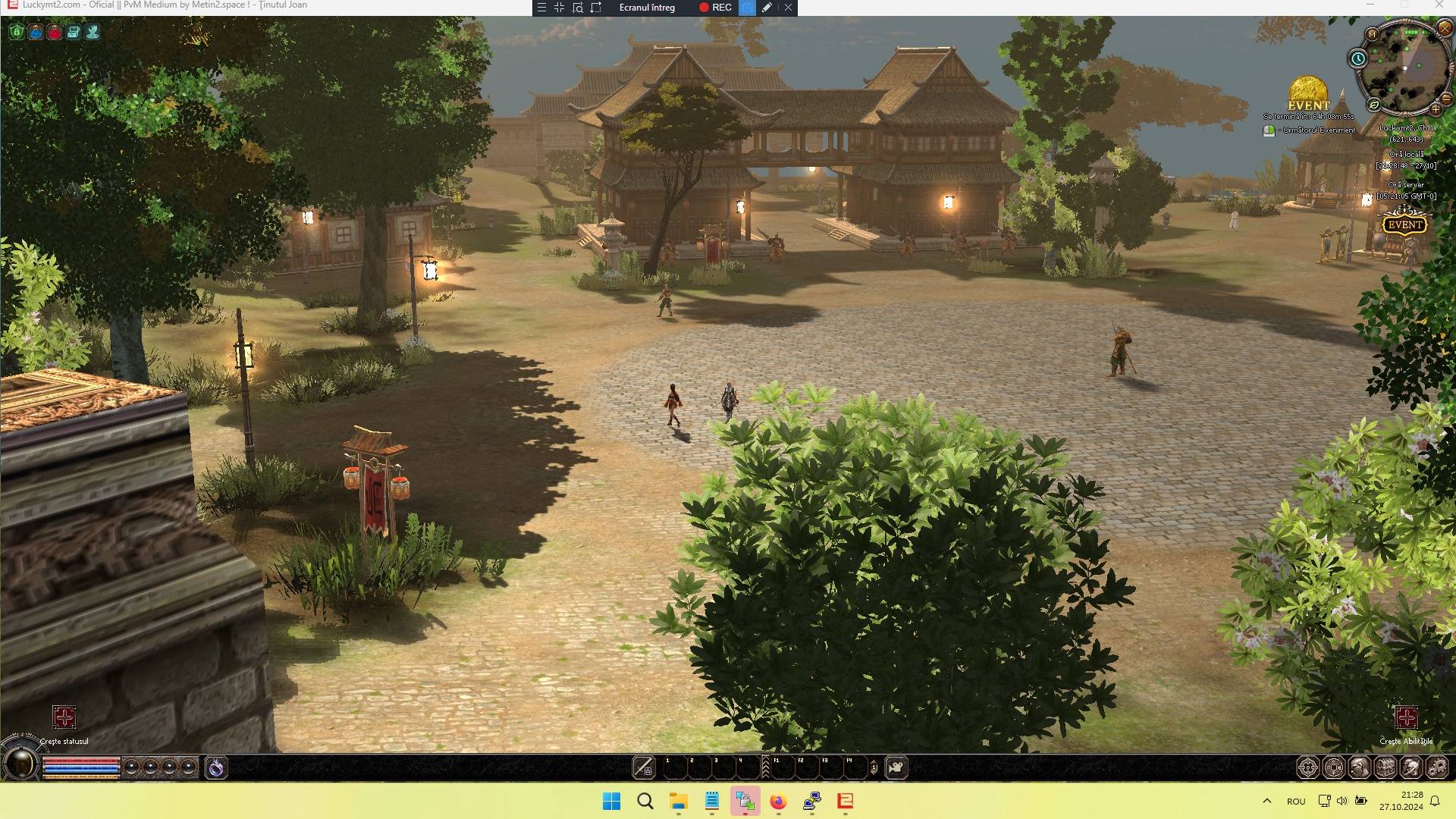Click the green shield lock icon
Image resolution: width=1456 pixels, height=819 pixels.
pyautogui.click(x=17, y=33)
